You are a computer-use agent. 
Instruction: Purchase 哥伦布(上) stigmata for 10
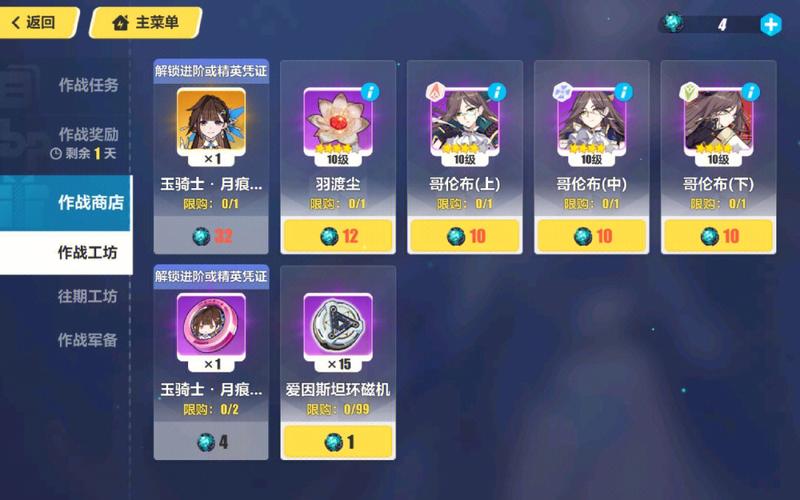point(465,237)
